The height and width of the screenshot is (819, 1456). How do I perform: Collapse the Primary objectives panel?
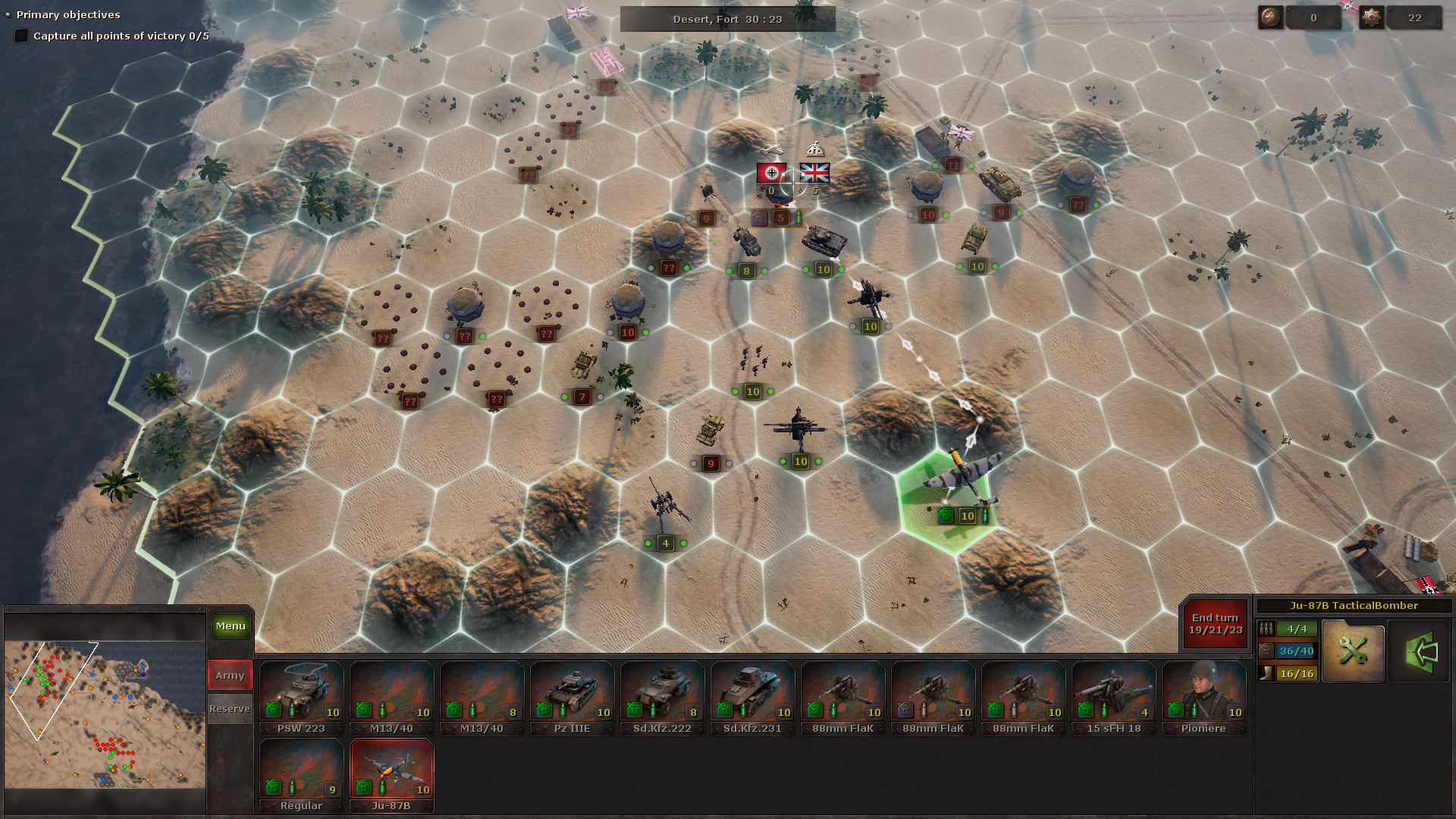coord(9,14)
